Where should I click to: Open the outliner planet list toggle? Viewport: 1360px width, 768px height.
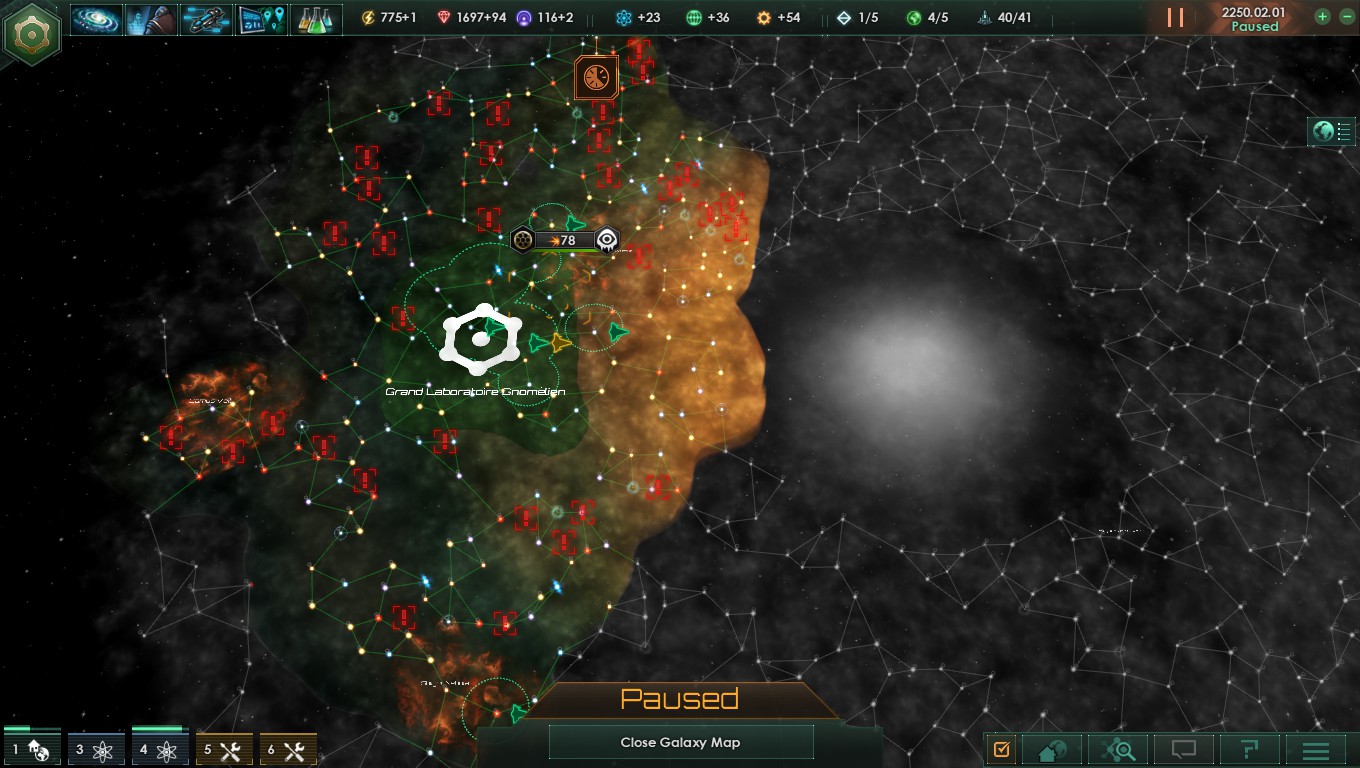click(1332, 131)
